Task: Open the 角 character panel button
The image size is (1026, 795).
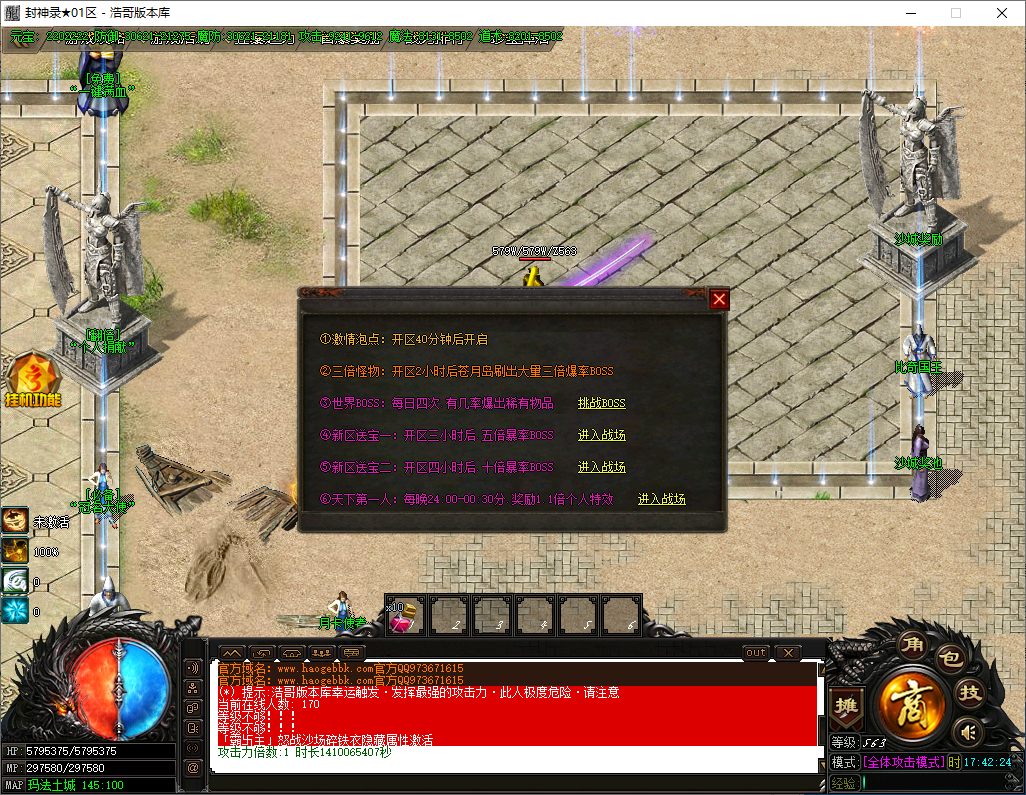Action: click(910, 643)
